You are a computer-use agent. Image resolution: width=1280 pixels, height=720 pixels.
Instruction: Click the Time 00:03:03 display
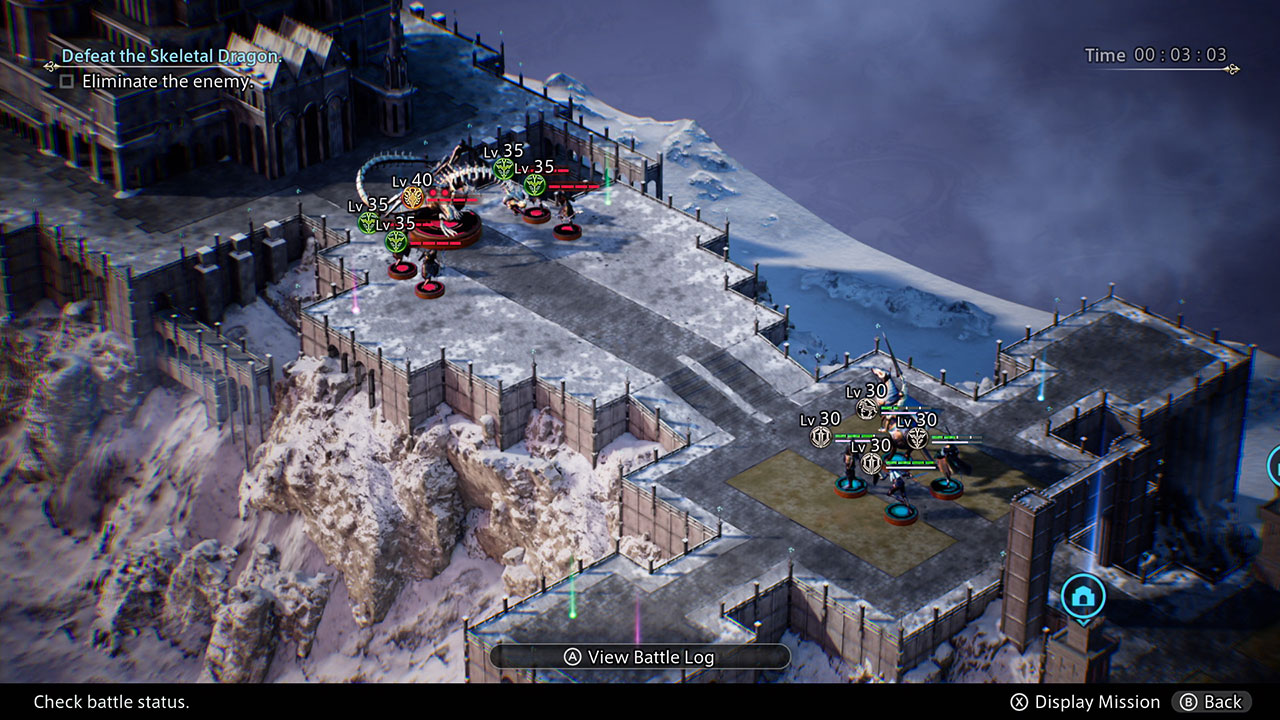click(1155, 56)
